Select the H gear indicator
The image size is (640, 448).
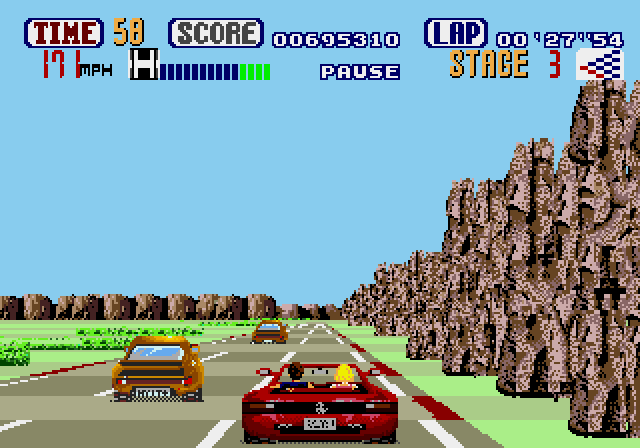145,66
